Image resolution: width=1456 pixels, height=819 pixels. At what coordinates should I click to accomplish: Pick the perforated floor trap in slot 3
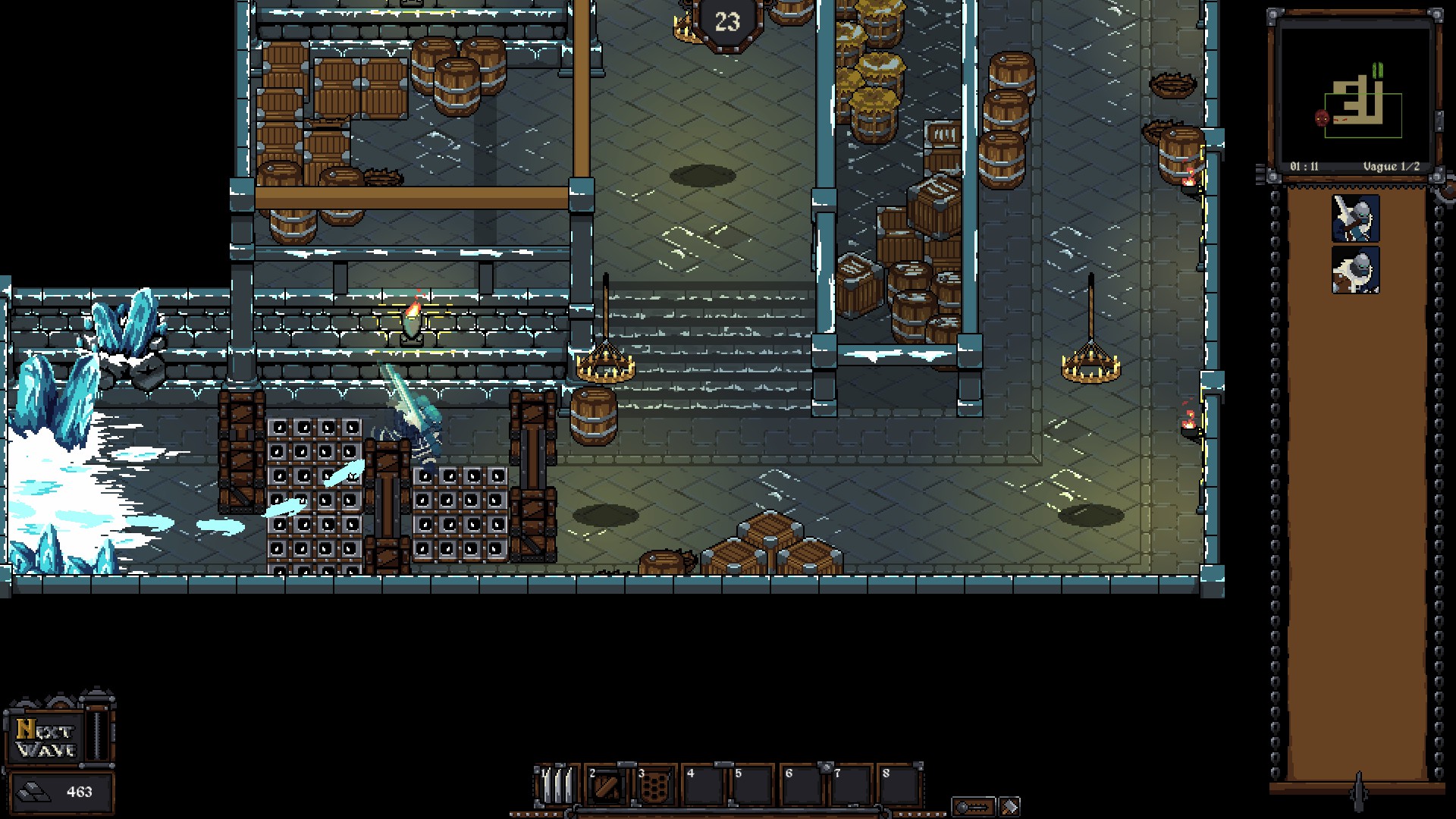click(x=654, y=786)
